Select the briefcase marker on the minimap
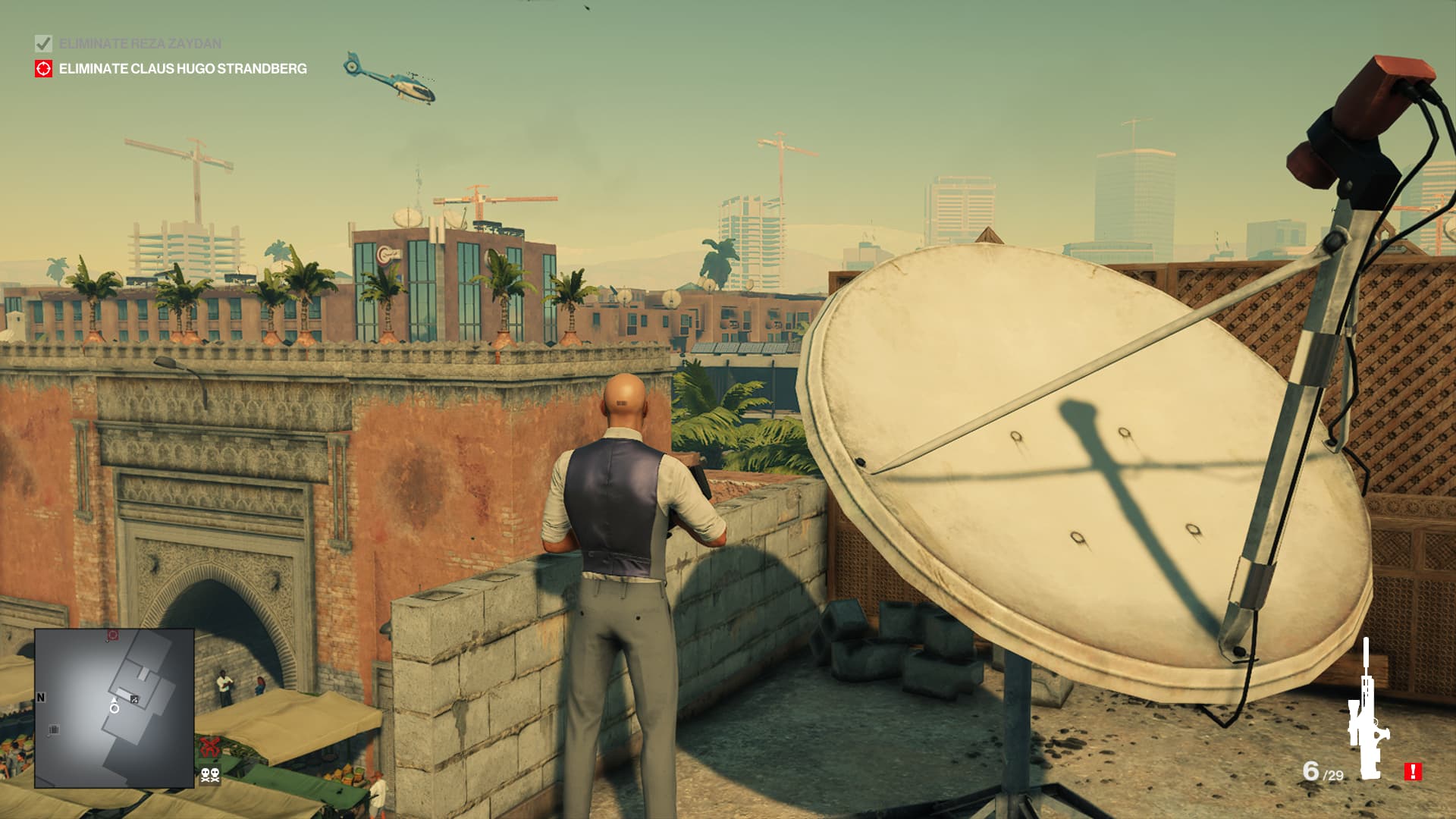 (54, 730)
